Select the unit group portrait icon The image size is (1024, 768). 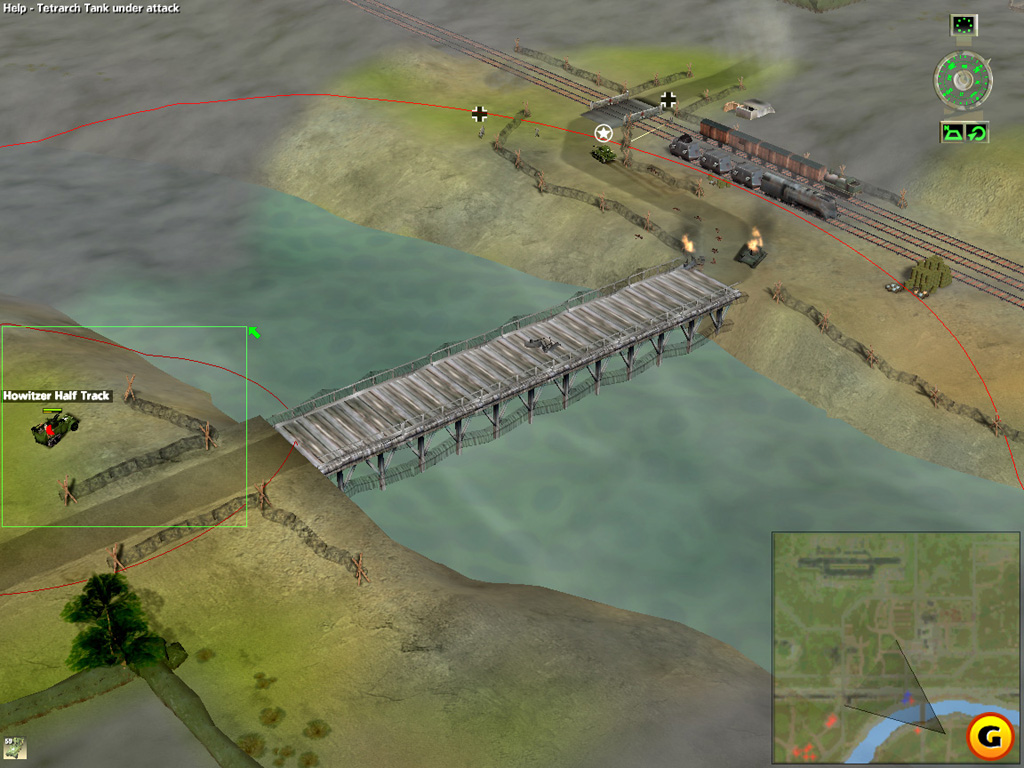coord(14,747)
